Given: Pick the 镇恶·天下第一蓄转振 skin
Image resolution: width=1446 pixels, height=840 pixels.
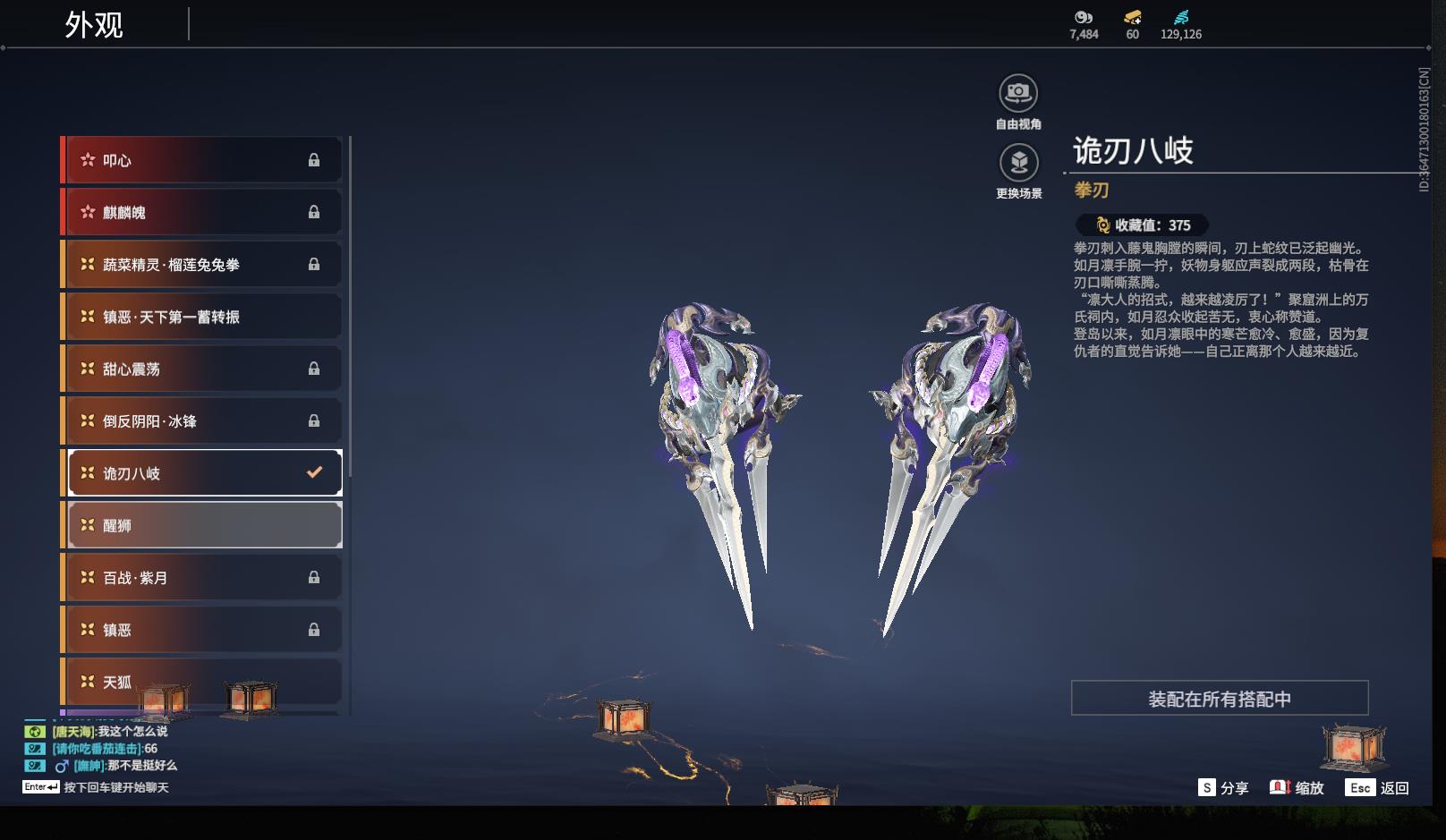Looking at the screenshot, I should (x=202, y=317).
